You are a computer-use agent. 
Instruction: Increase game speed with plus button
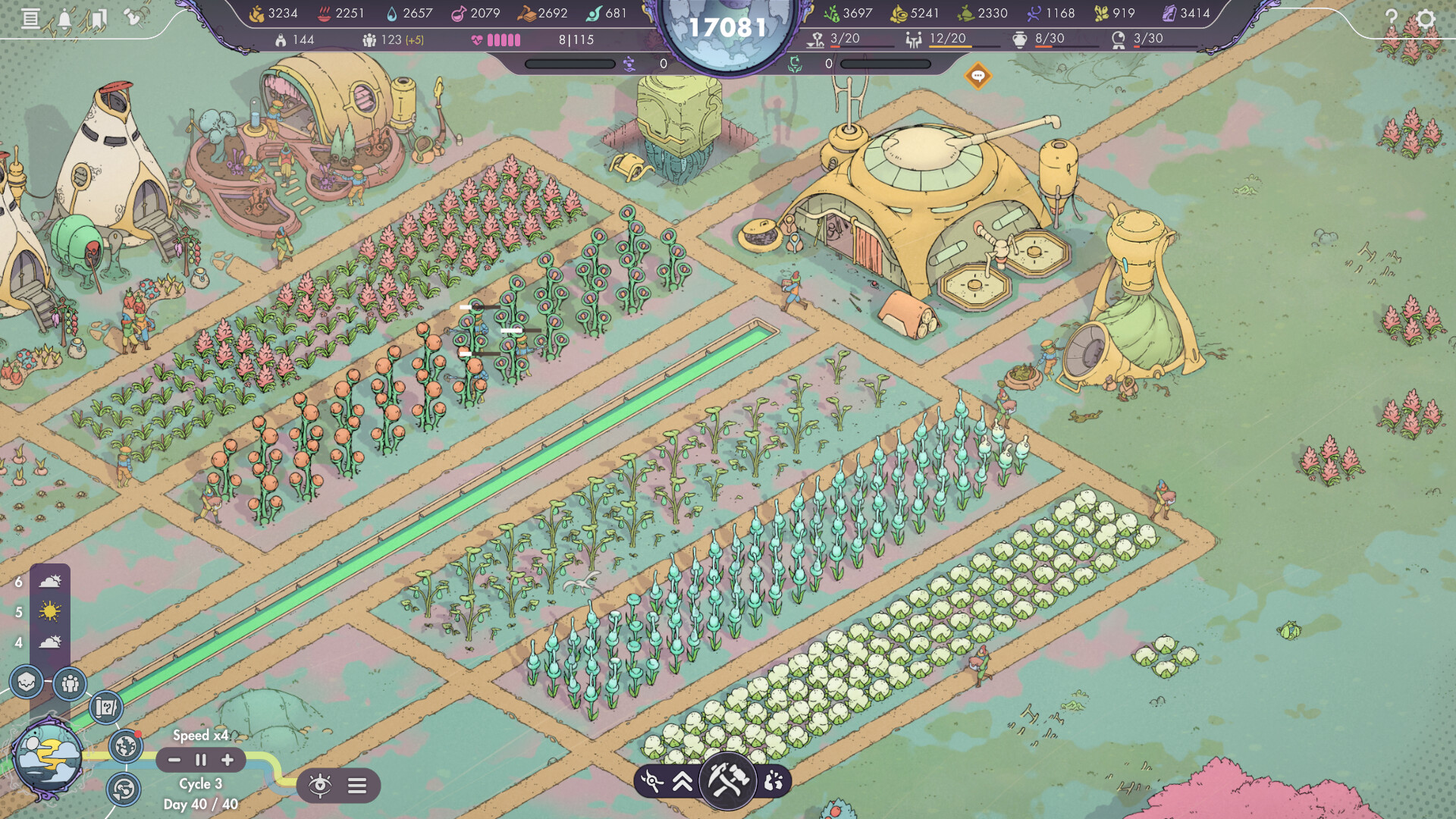pyautogui.click(x=225, y=761)
